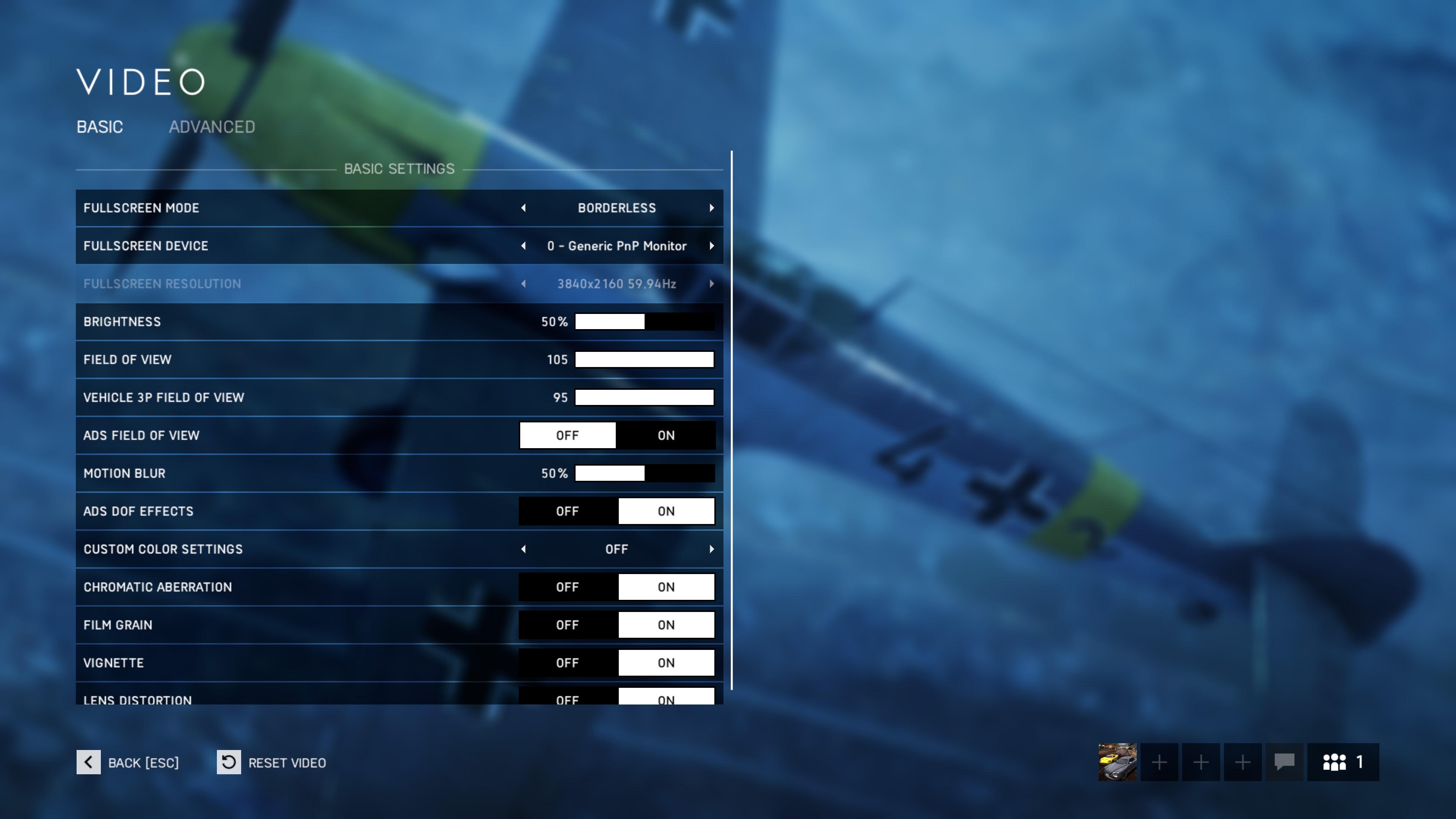
Task: Open the chat bubble icon
Action: coord(1283,762)
